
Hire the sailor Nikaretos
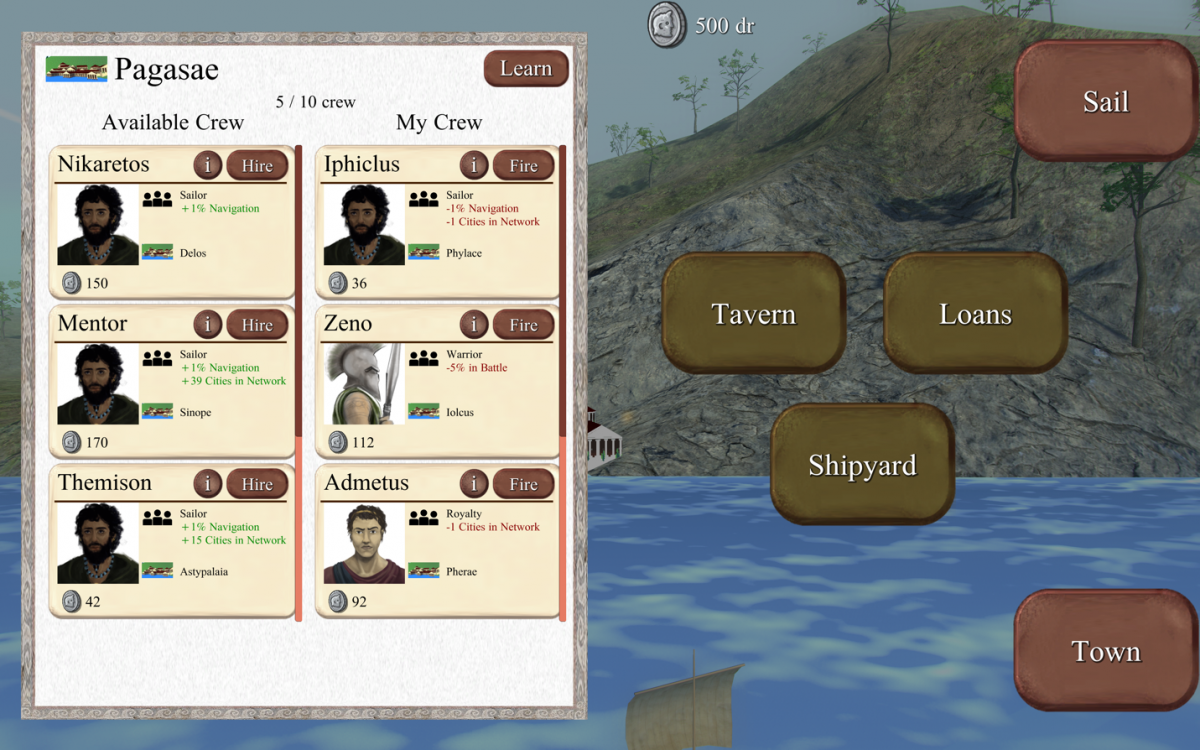[x=257, y=166]
